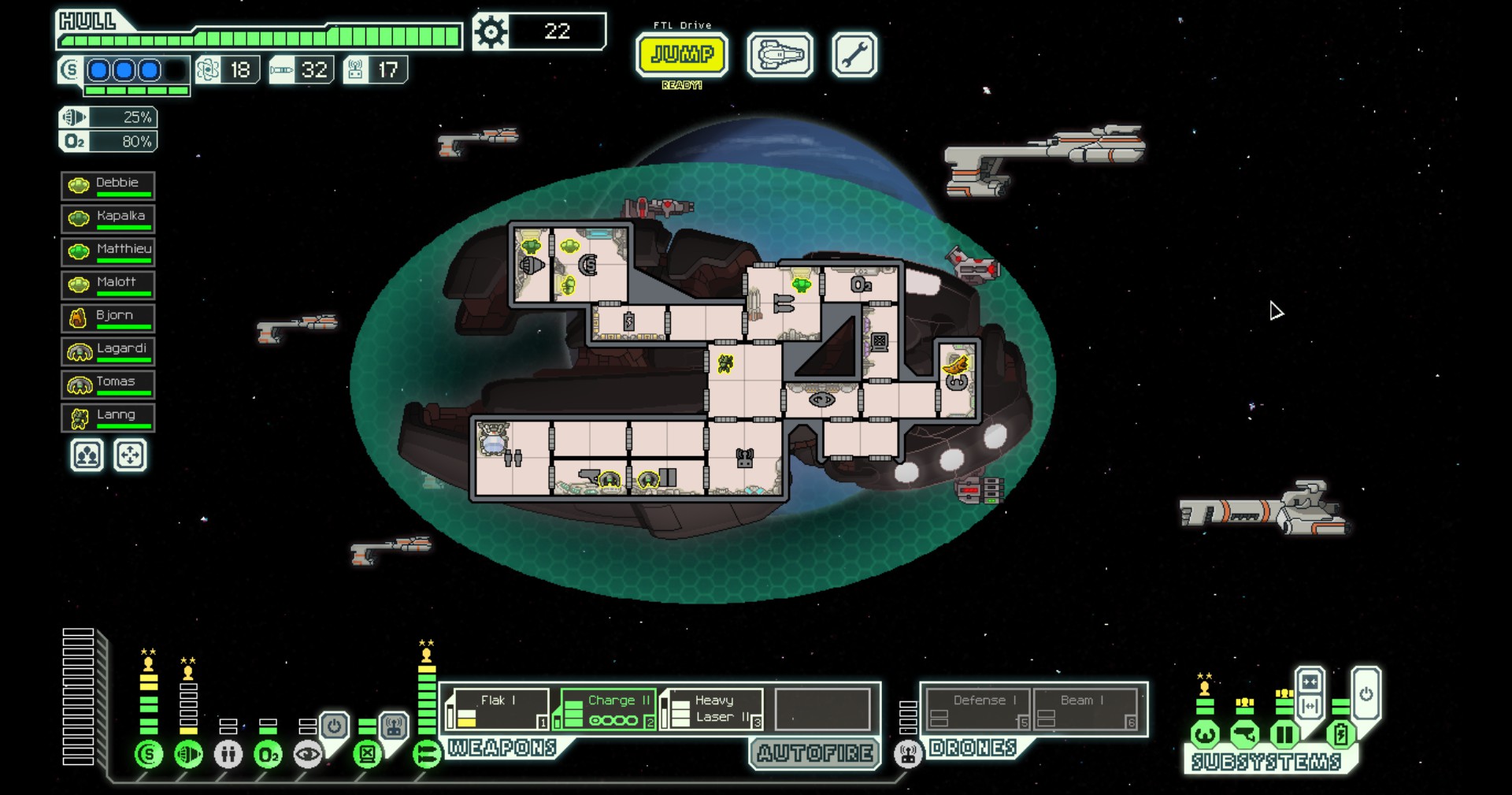Image resolution: width=1512 pixels, height=795 pixels.
Task: Click the FTL Drive JUMP button
Action: pos(682,54)
